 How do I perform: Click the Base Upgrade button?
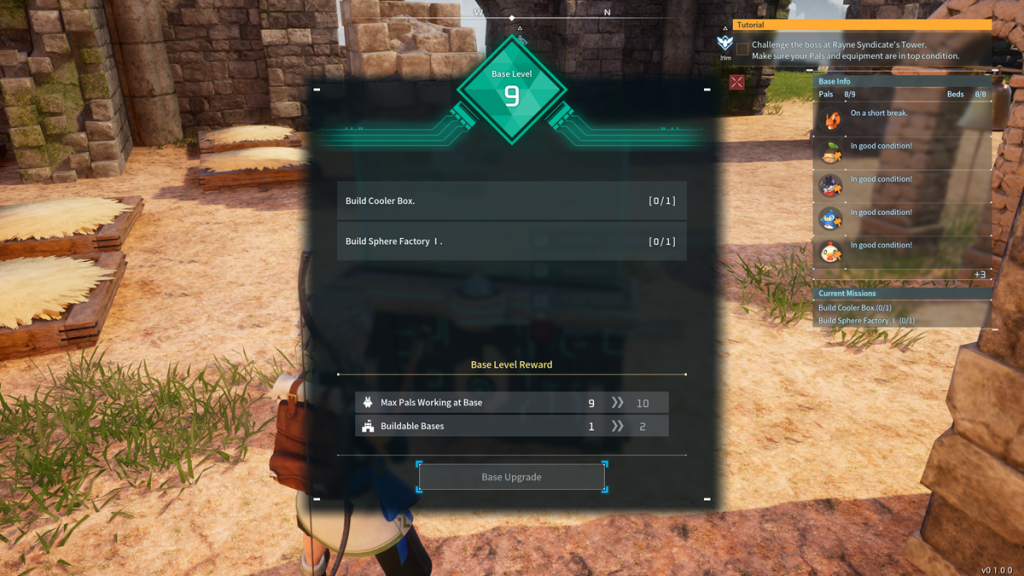(x=511, y=477)
